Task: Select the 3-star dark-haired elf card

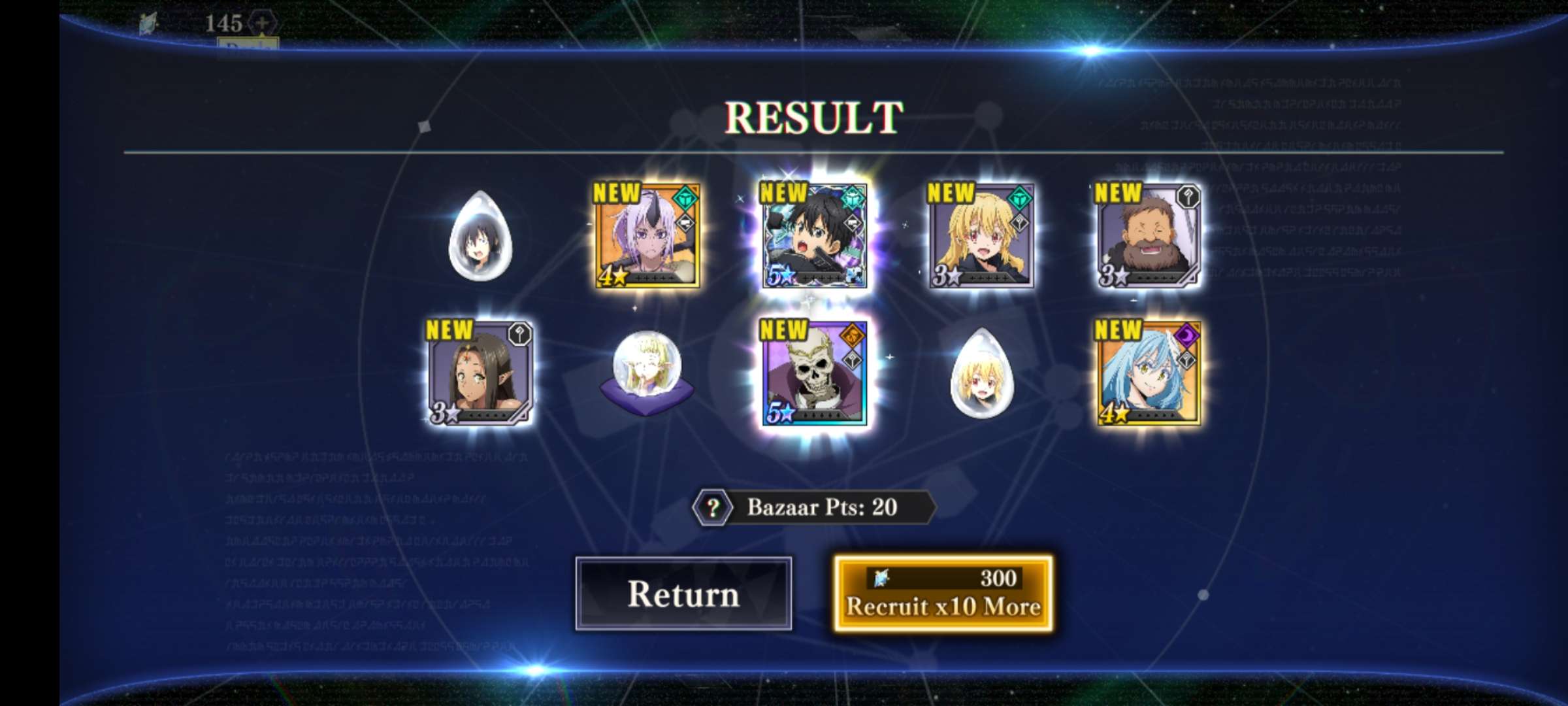Action: (480, 373)
